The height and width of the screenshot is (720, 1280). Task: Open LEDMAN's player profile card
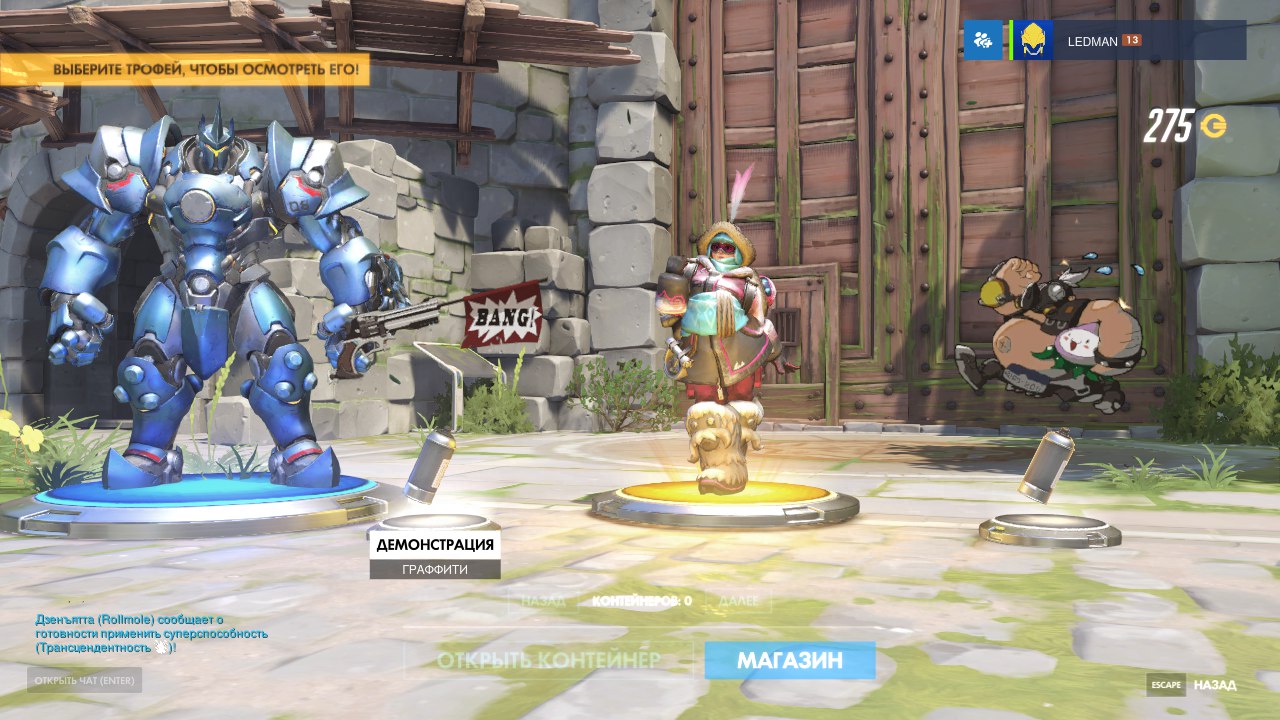pos(1130,41)
